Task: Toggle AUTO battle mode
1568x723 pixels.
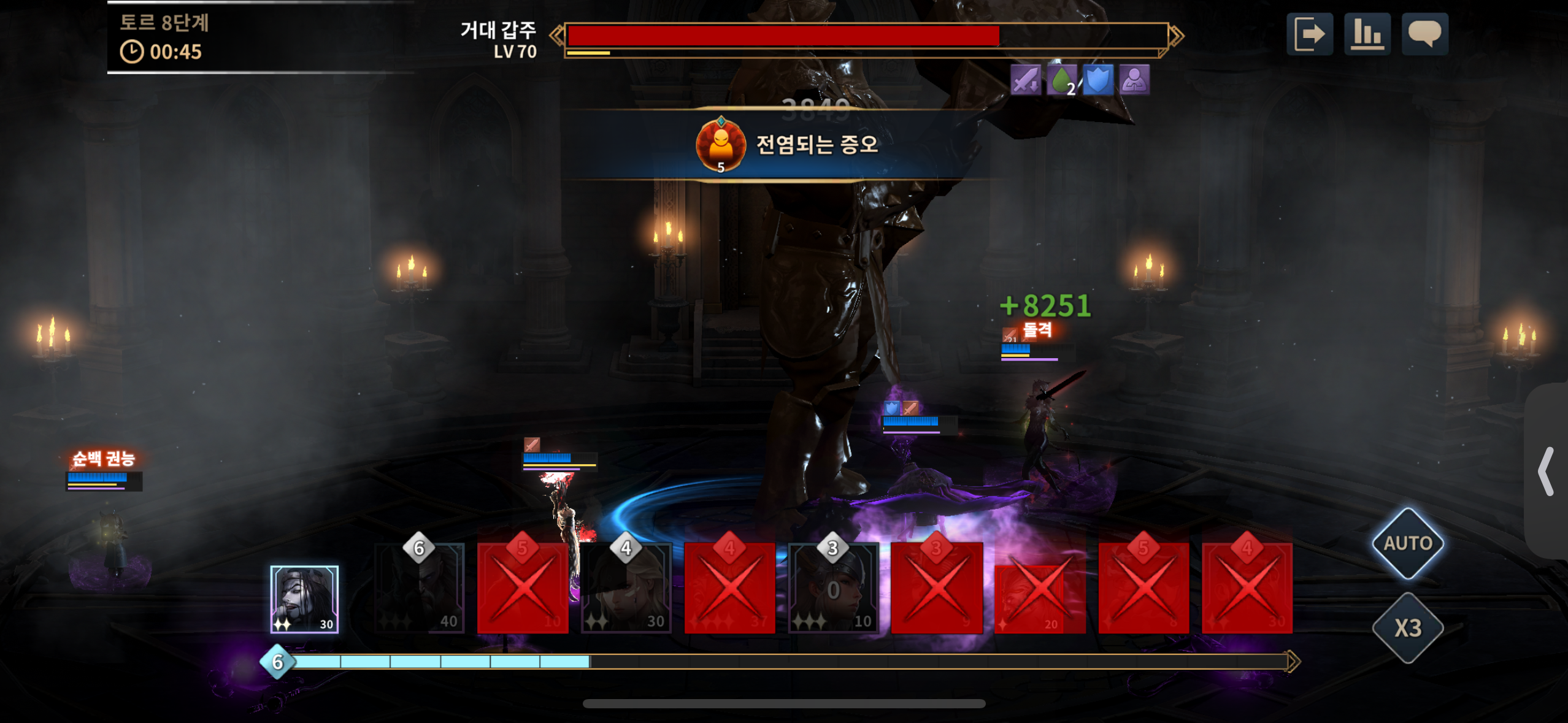Action: pyautogui.click(x=1408, y=543)
